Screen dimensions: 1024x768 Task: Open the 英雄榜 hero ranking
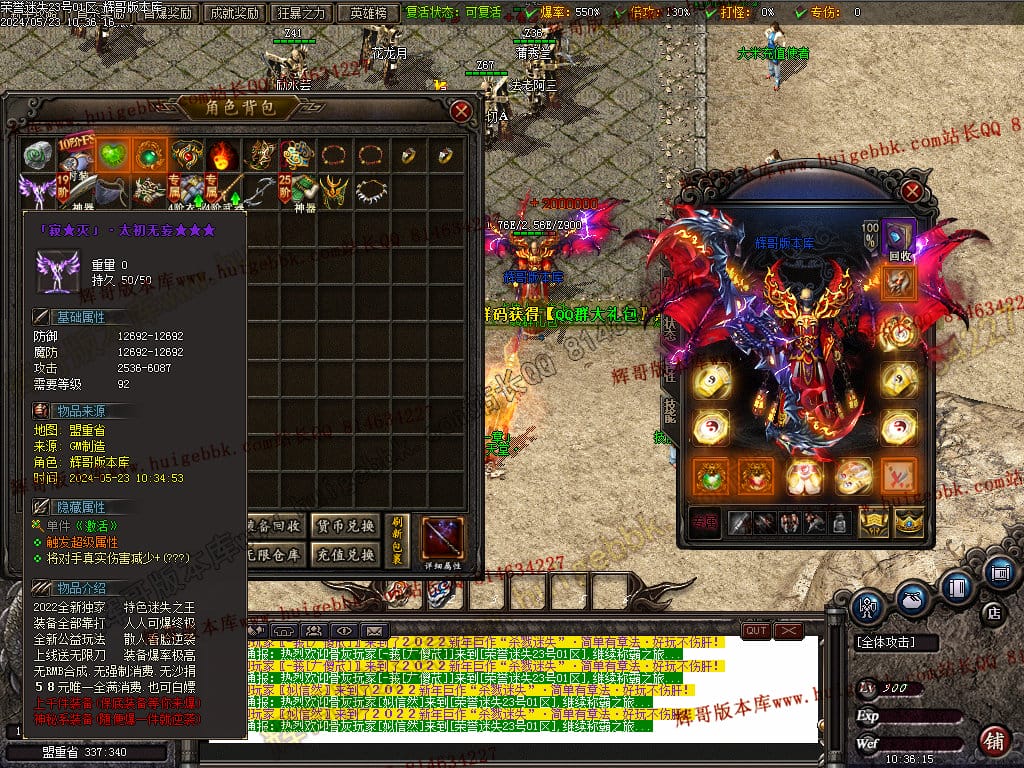coord(370,13)
